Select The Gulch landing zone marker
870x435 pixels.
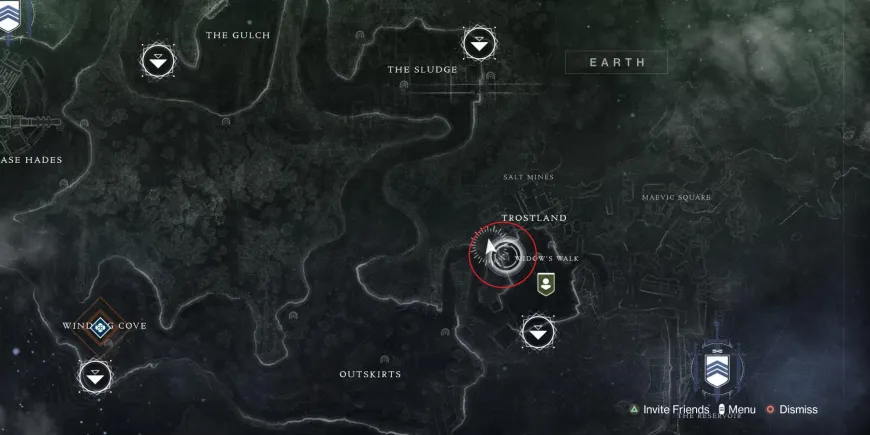click(x=157, y=62)
